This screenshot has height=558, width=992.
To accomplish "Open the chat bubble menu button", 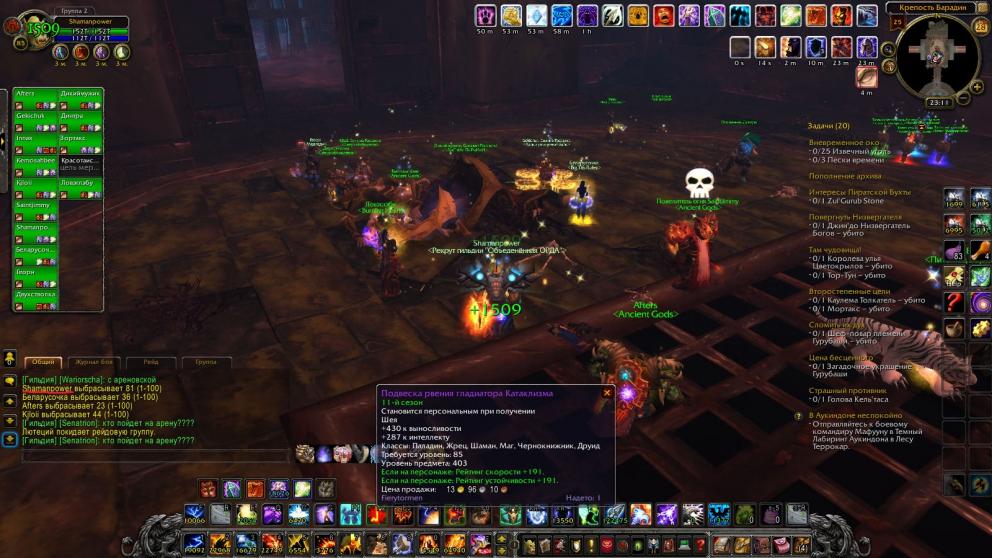I will 10,380.
